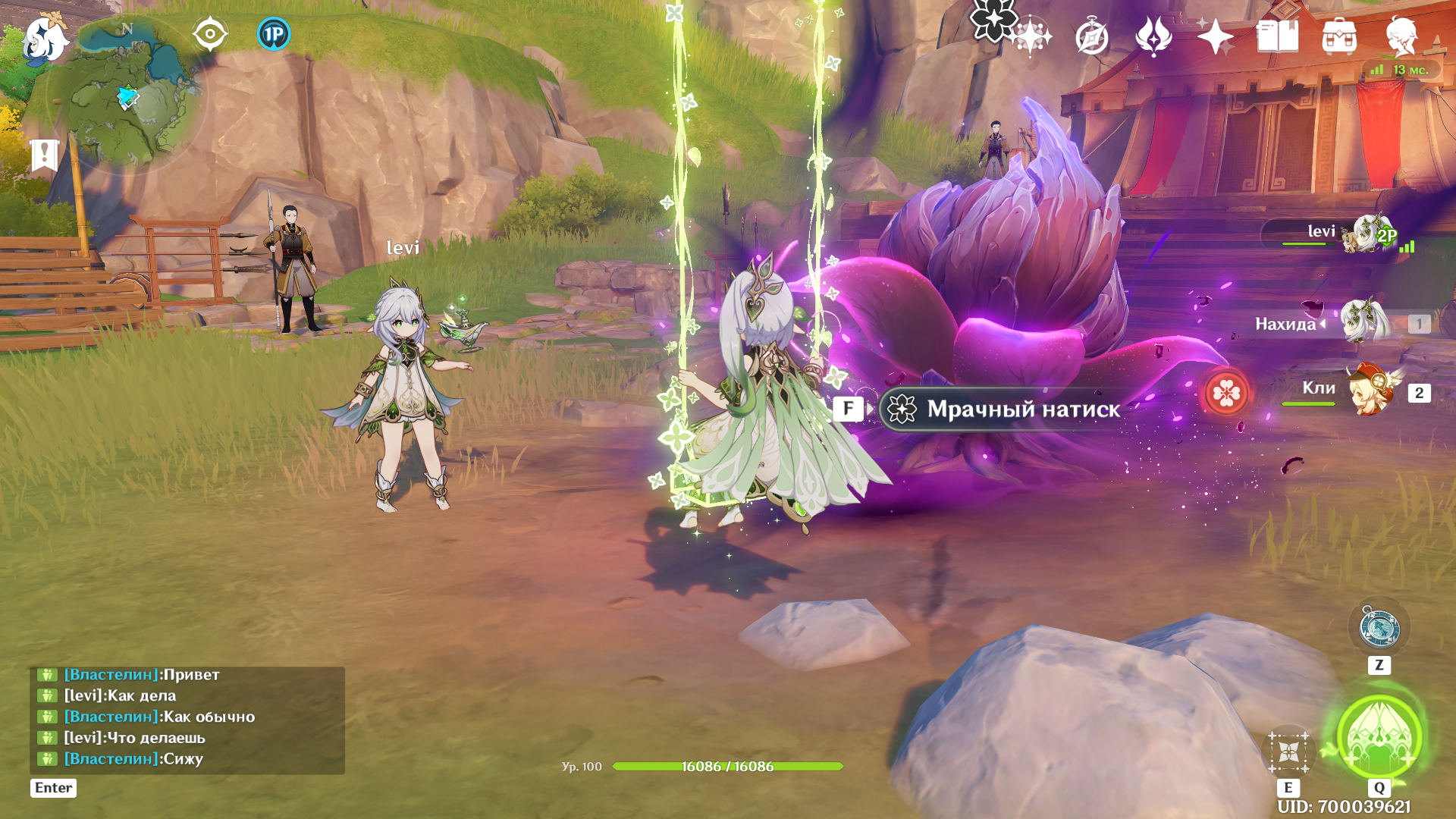
Task: Open the Battle Pass icon
Action: (x=1153, y=36)
